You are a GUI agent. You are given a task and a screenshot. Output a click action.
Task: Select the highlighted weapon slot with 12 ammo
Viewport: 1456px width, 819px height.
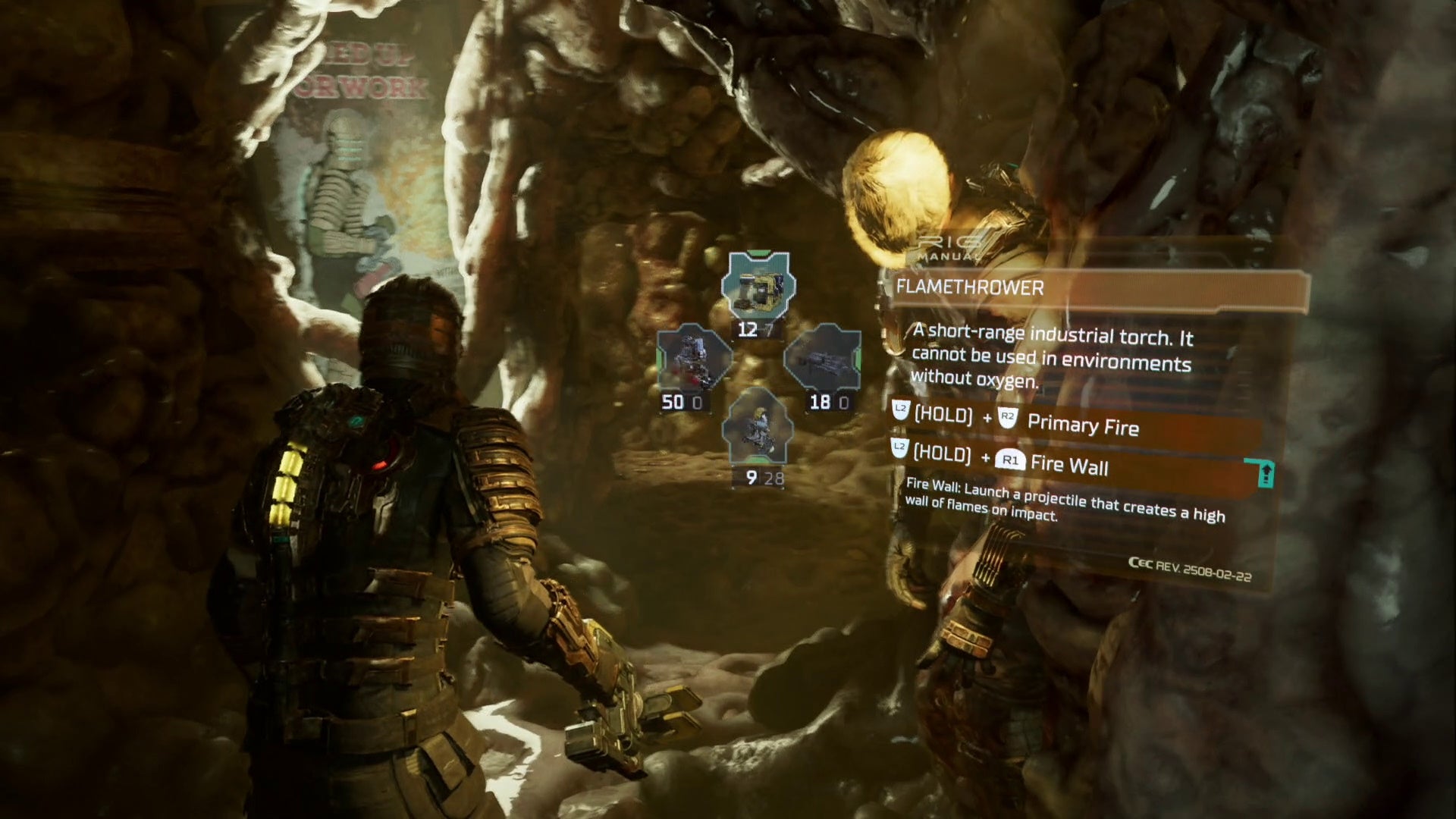758,287
